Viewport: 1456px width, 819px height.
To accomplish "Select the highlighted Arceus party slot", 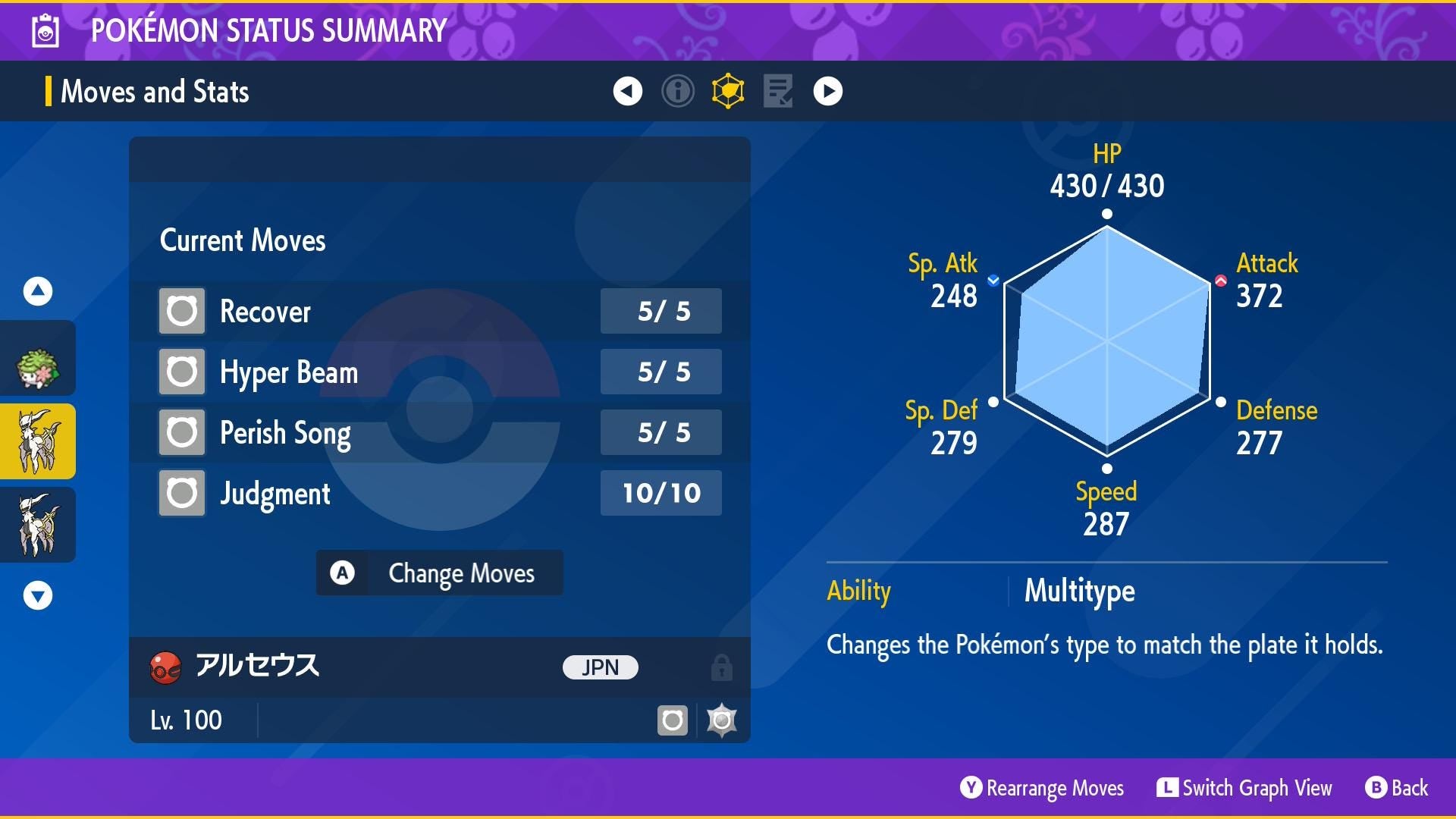I will tap(37, 441).
